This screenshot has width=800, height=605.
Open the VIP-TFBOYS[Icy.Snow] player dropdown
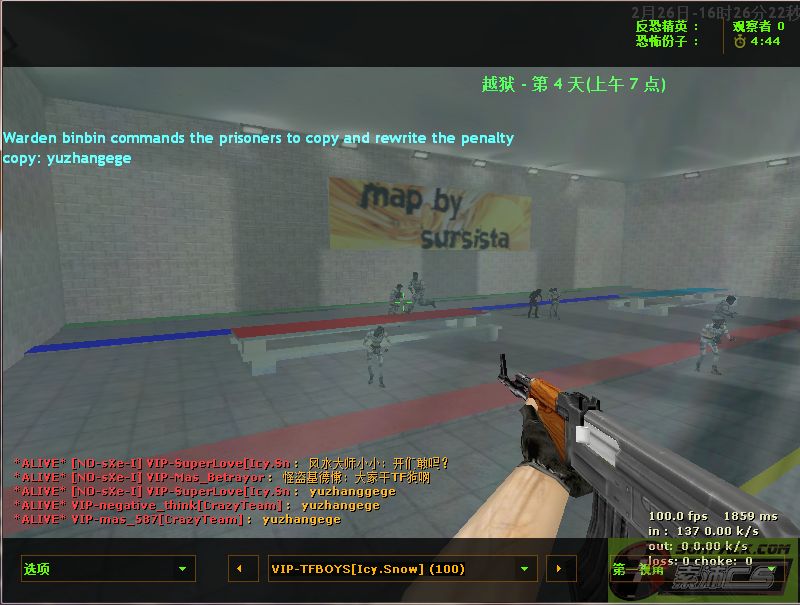click(403, 569)
